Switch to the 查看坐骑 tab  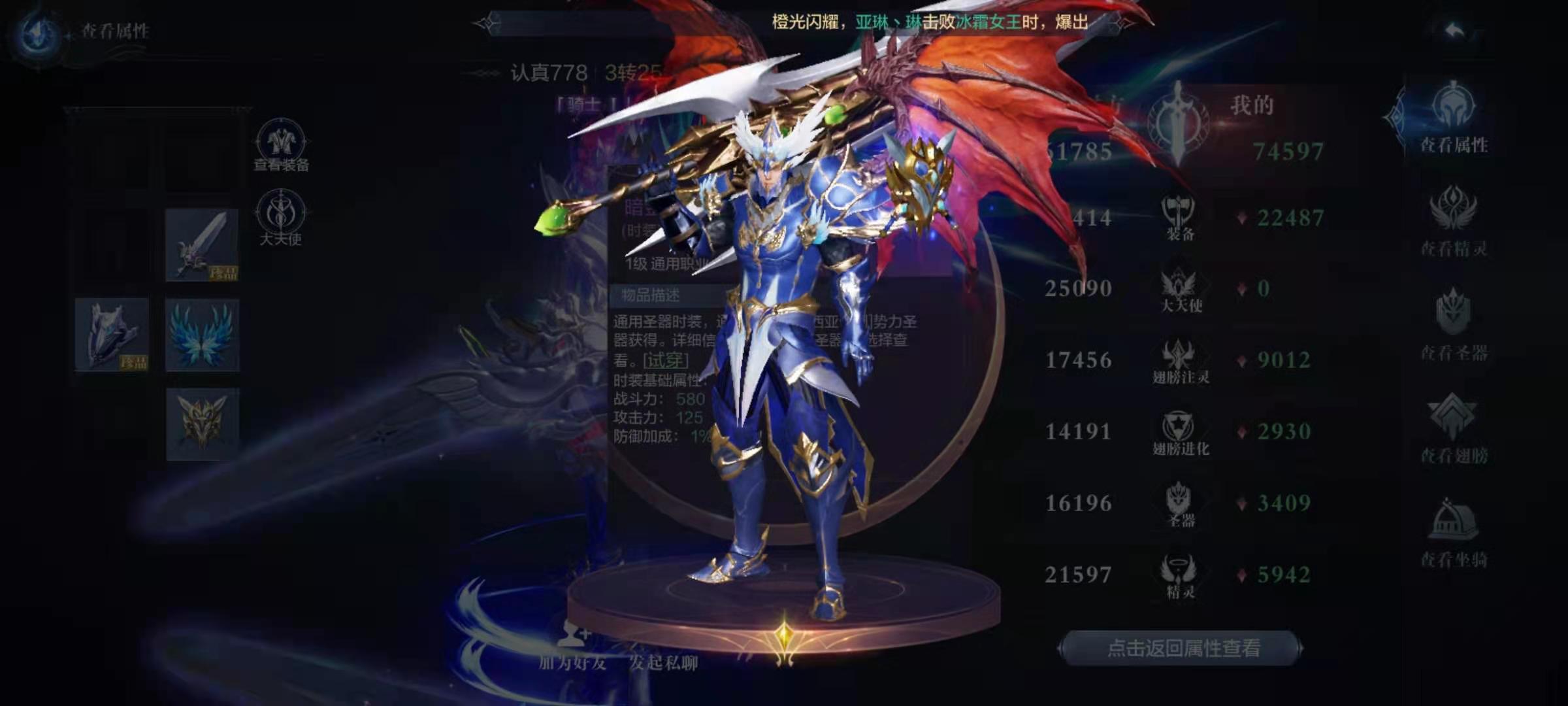[1454, 531]
